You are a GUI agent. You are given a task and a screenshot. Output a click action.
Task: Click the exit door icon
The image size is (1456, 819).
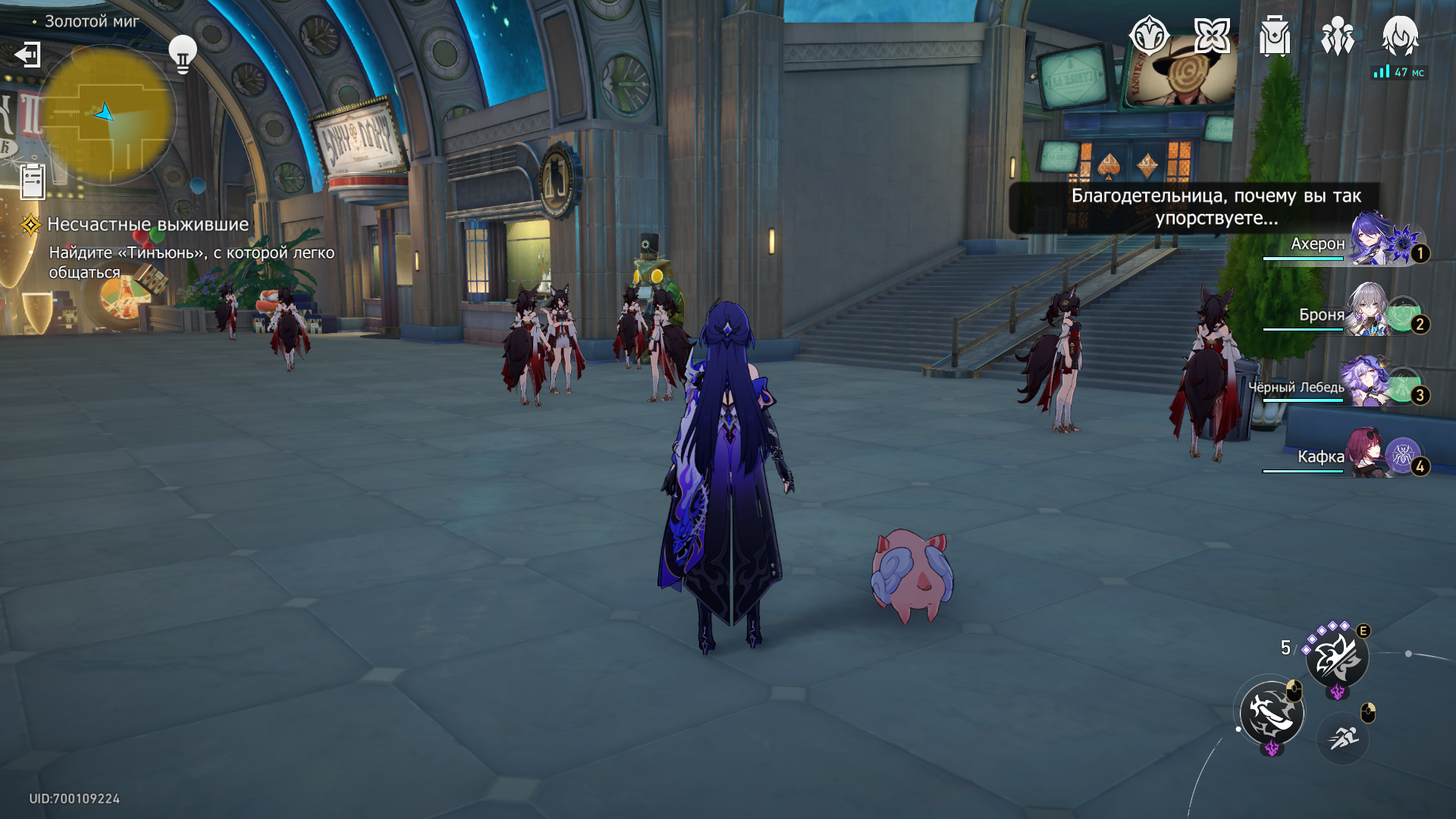pos(27,55)
